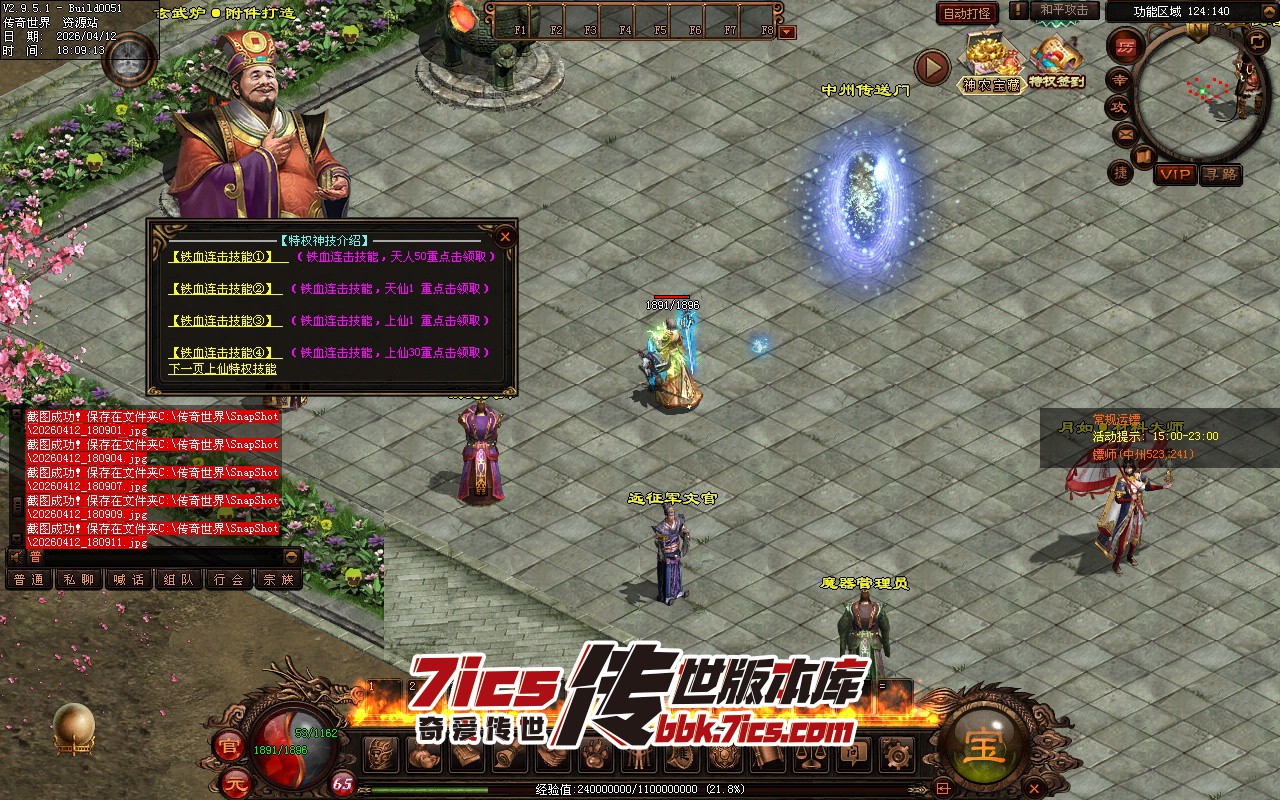Open the gear settings icon on bottom bar

pos(897,755)
